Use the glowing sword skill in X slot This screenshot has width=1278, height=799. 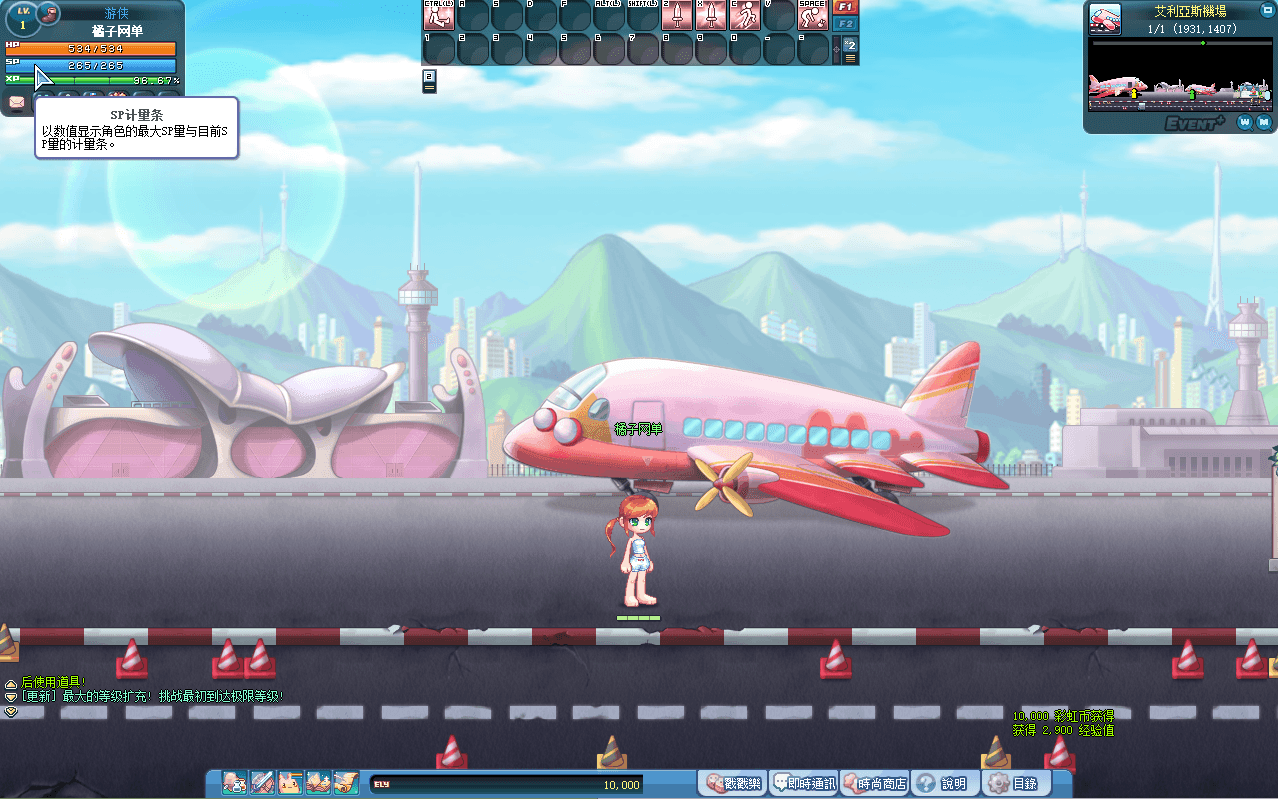(711, 15)
